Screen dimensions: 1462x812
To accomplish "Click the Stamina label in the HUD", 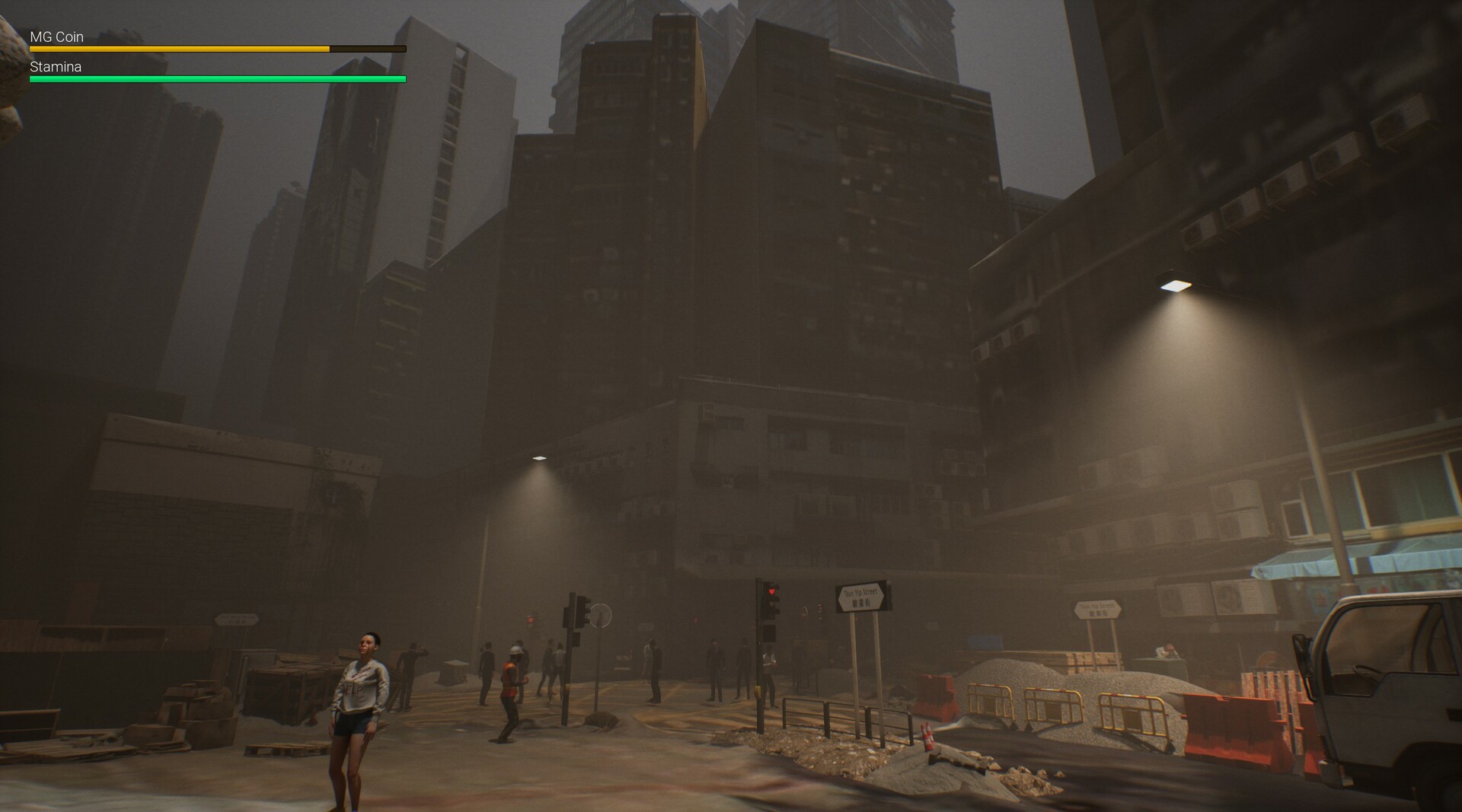I will [x=56, y=66].
